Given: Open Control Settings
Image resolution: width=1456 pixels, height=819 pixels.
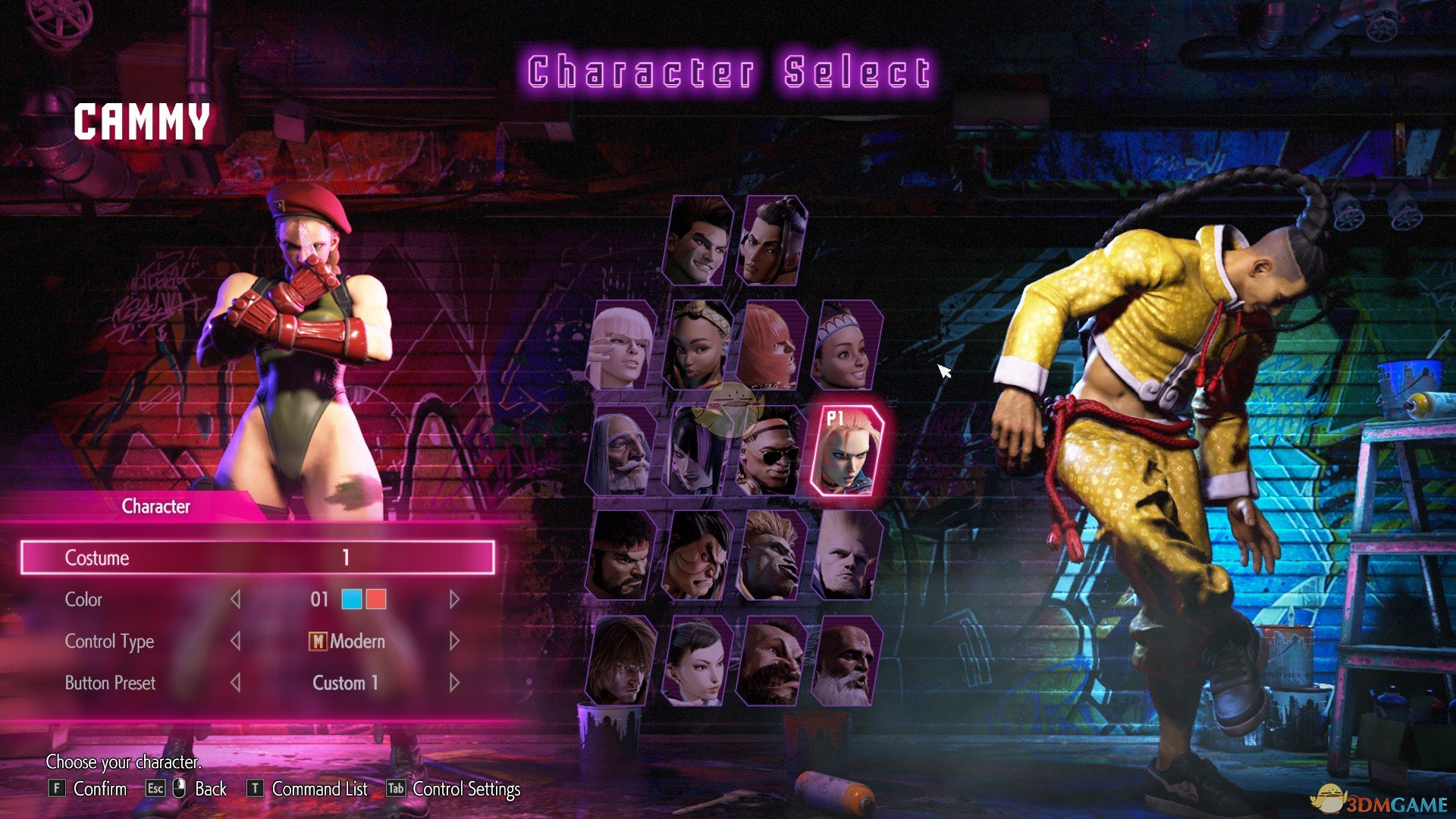Looking at the screenshot, I should tap(464, 789).
